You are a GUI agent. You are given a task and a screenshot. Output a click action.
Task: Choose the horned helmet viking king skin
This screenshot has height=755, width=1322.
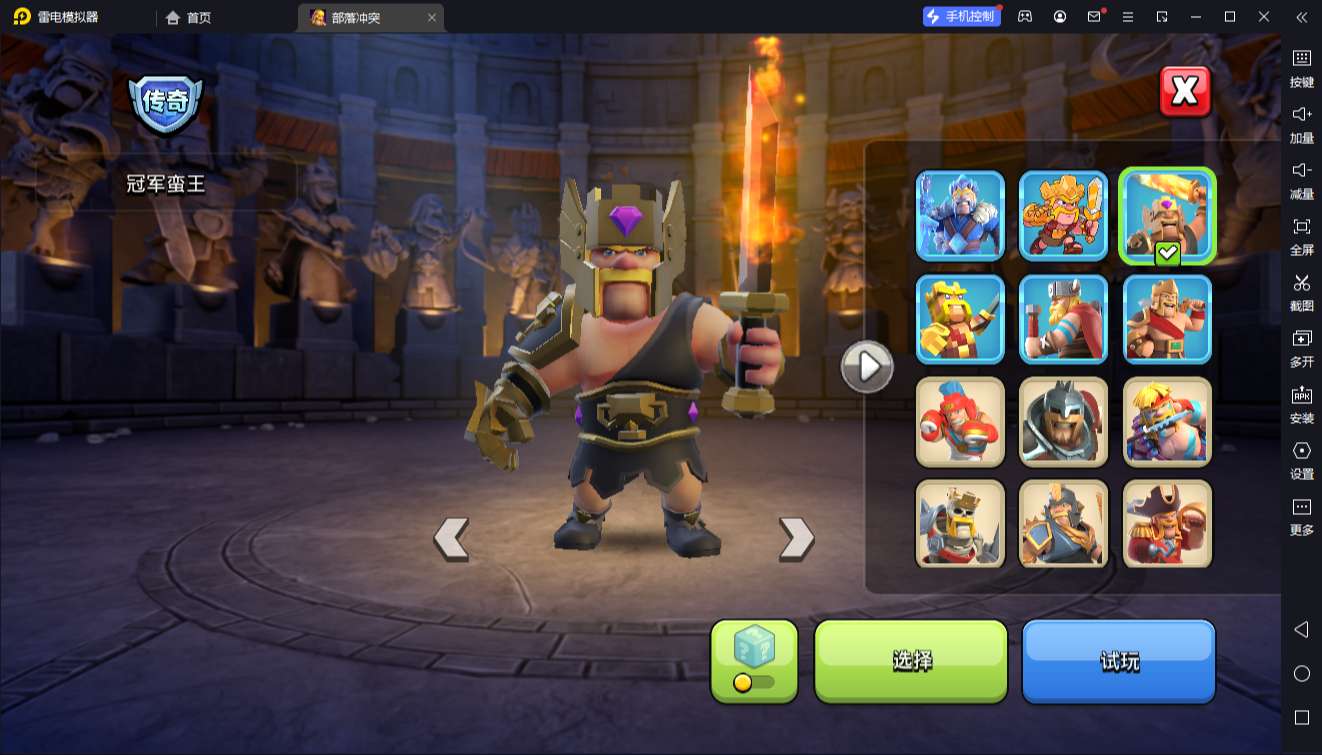pyautogui.click(x=1063, y=319)
